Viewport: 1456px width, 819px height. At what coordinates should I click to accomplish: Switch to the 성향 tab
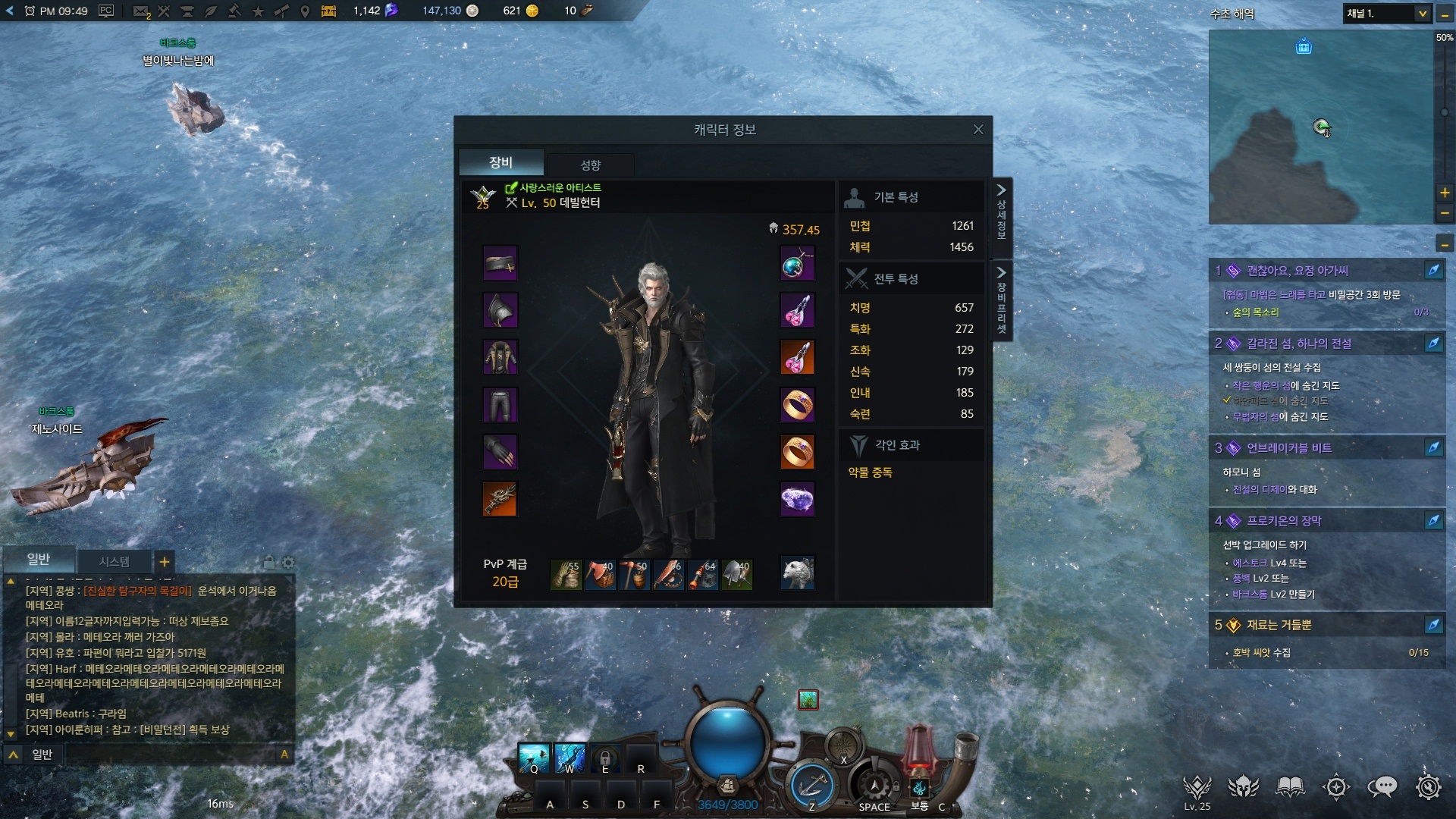(x=590, y=165)
